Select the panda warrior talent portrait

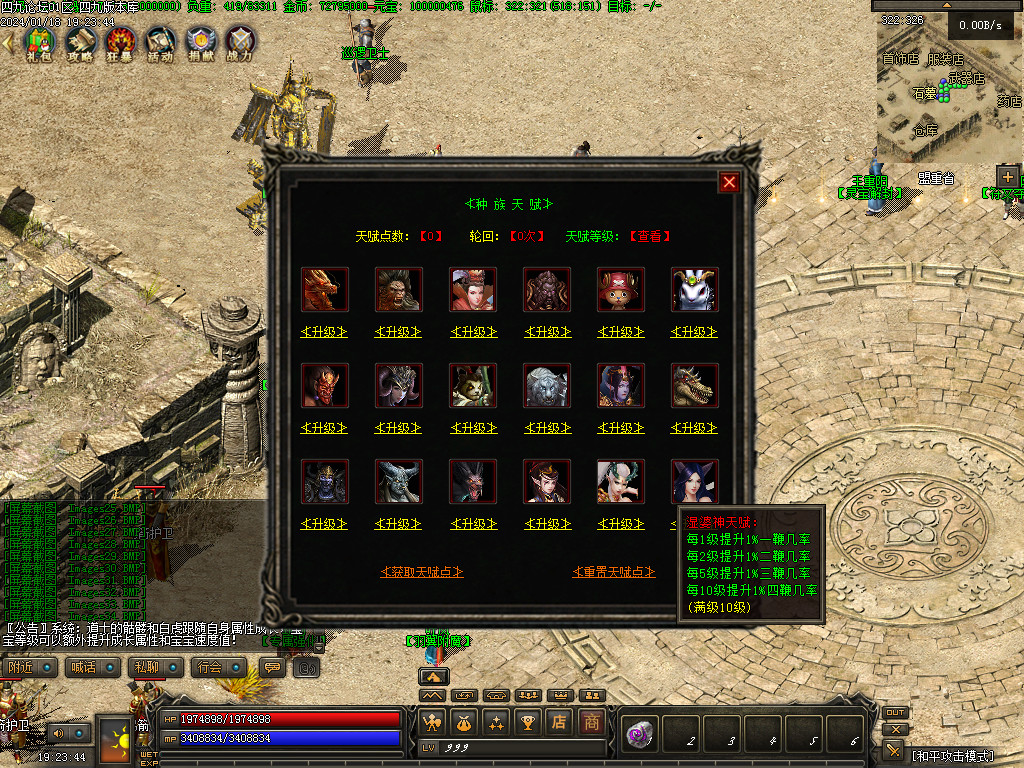[x=473, y=386]
